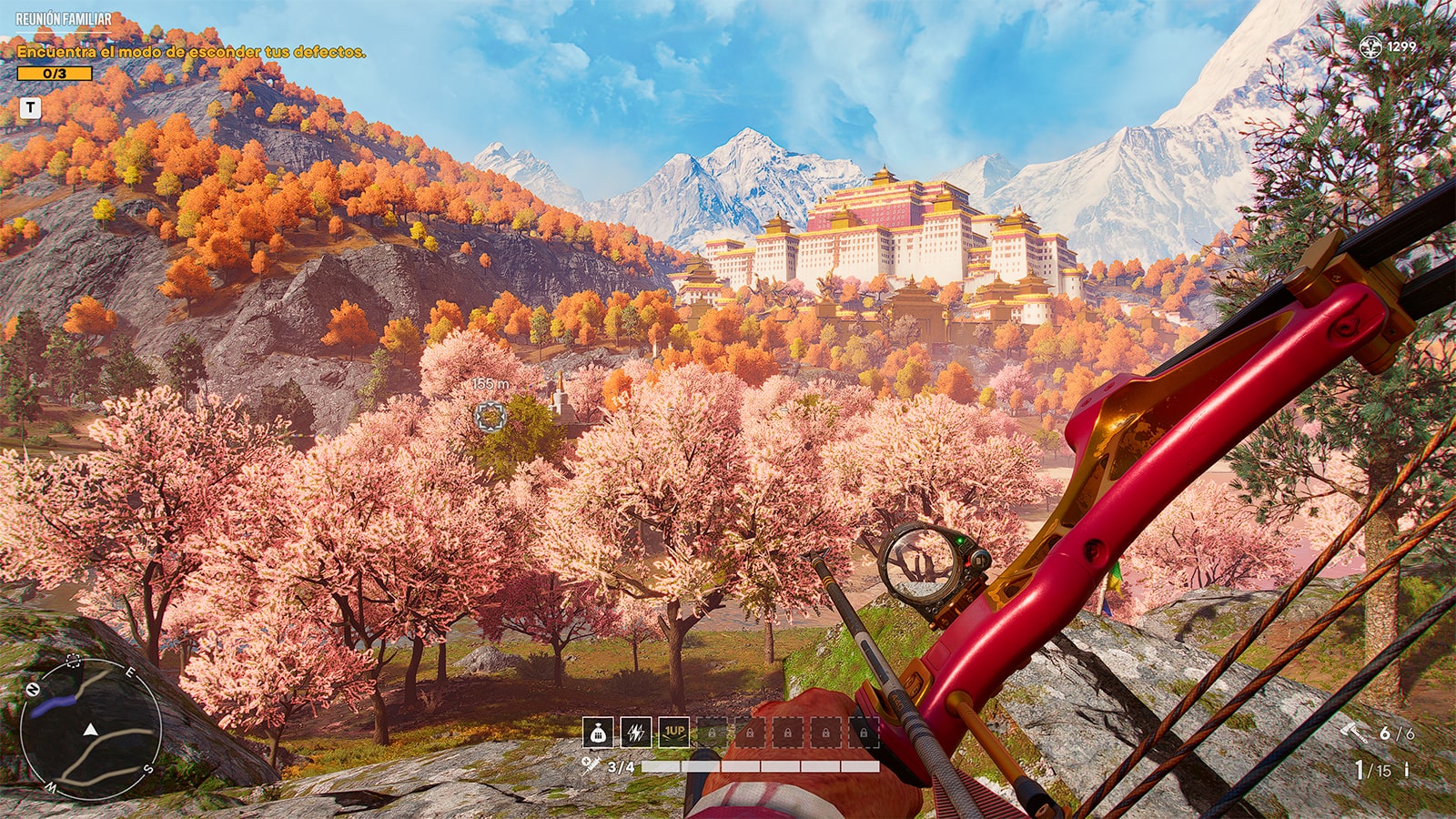Select the money bag perk slot
This screenshot has width=1456, height=819.
click(x=597, y=733)
